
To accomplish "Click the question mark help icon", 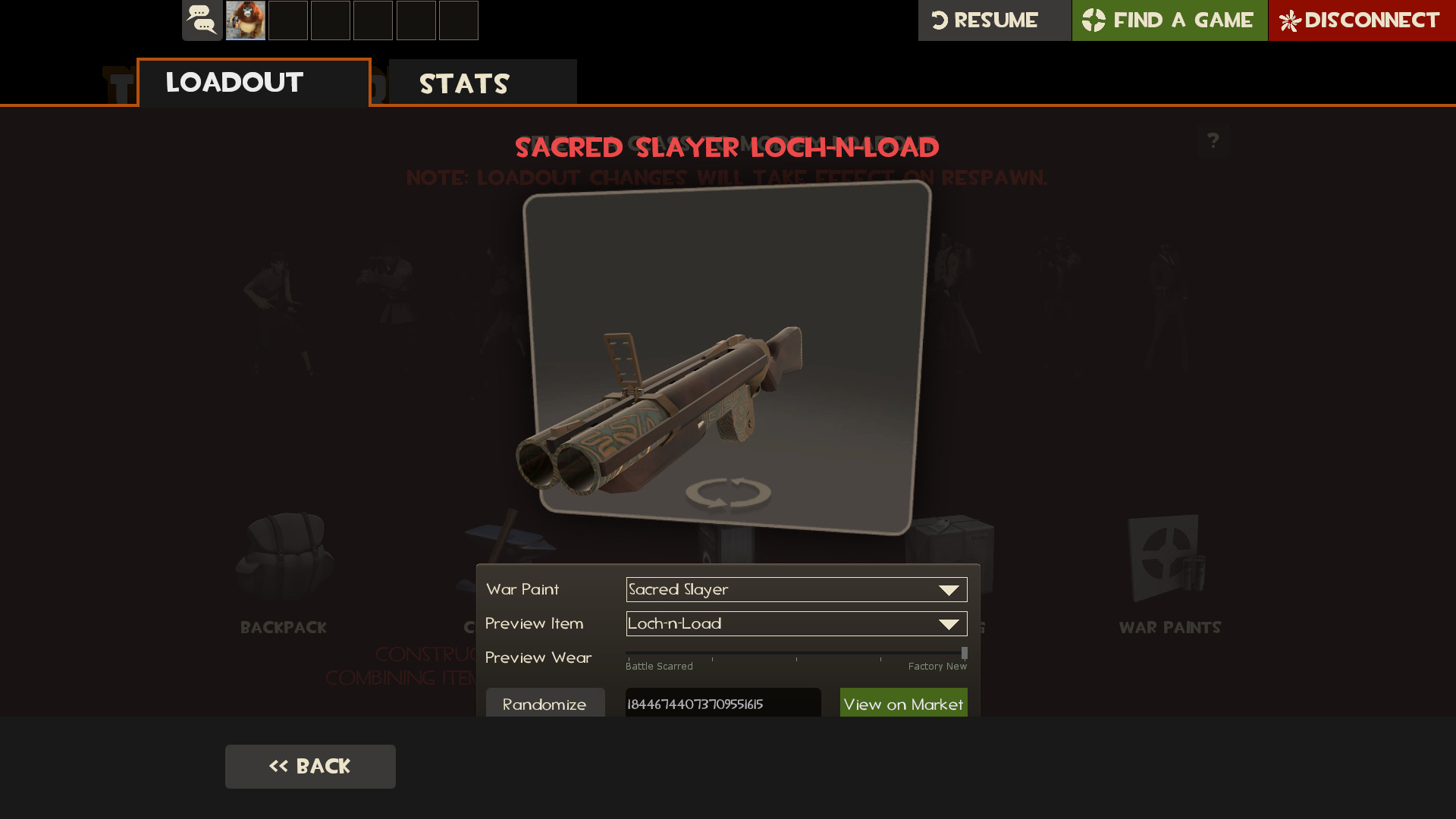I will coord(1215,140).
